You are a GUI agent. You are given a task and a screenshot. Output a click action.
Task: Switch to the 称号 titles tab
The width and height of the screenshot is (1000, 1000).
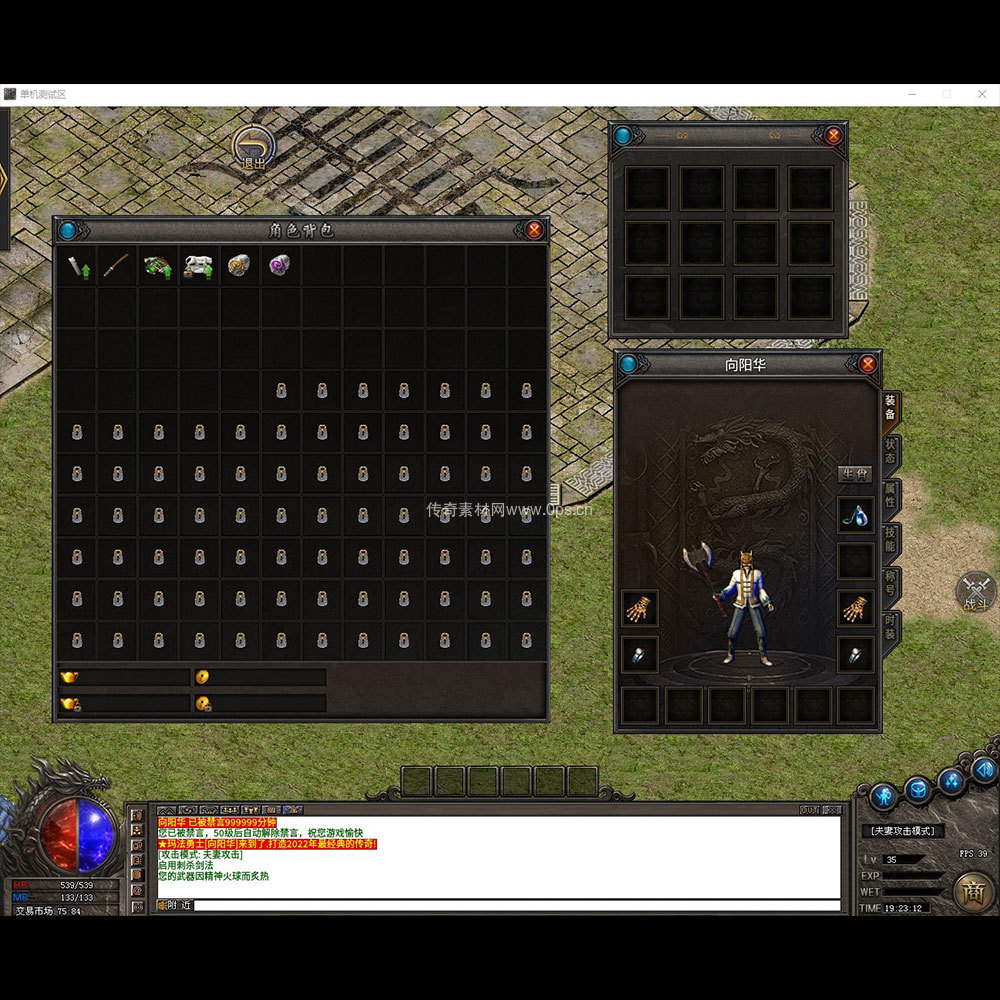[890, 583]
